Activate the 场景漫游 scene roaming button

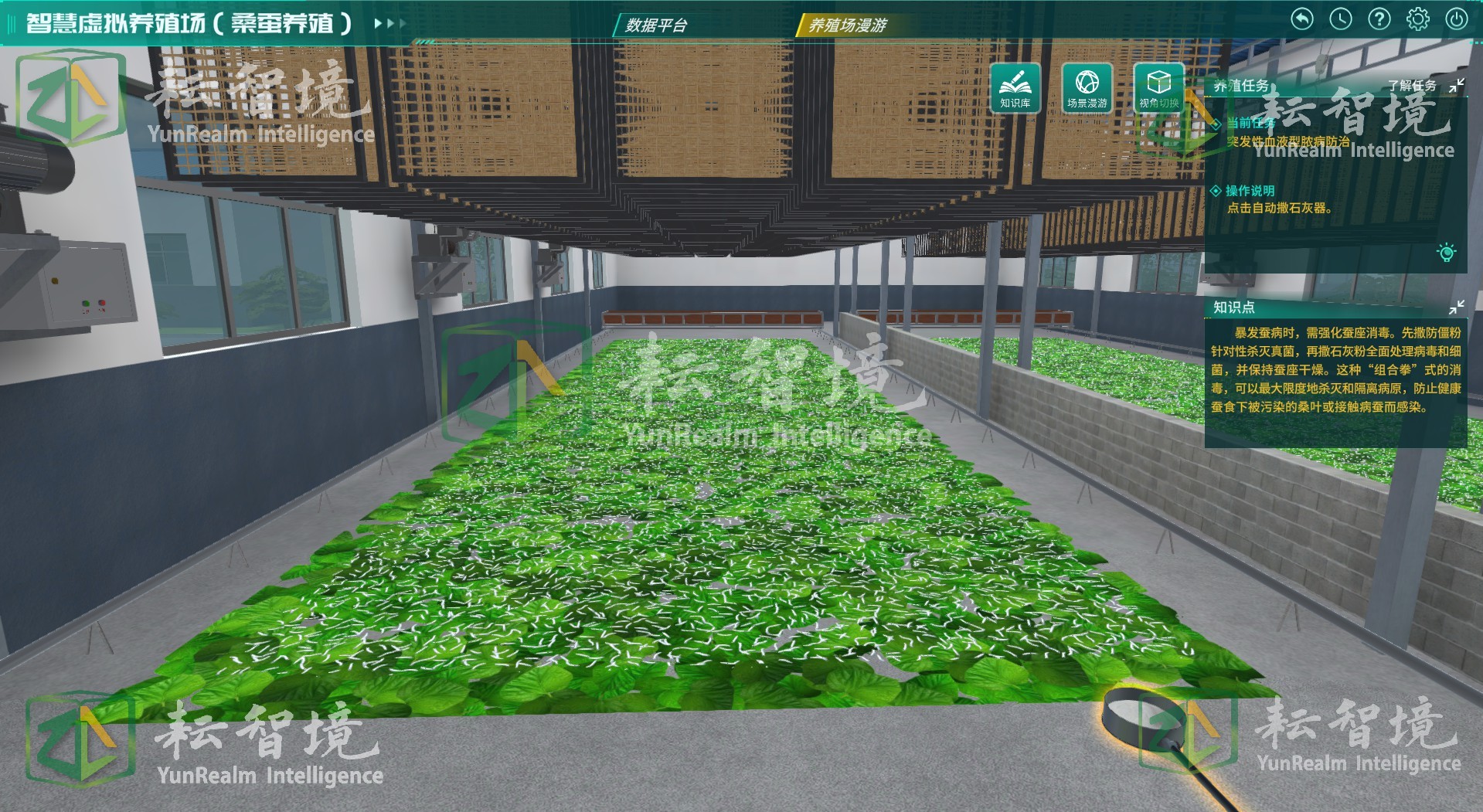coord(1087,87)
